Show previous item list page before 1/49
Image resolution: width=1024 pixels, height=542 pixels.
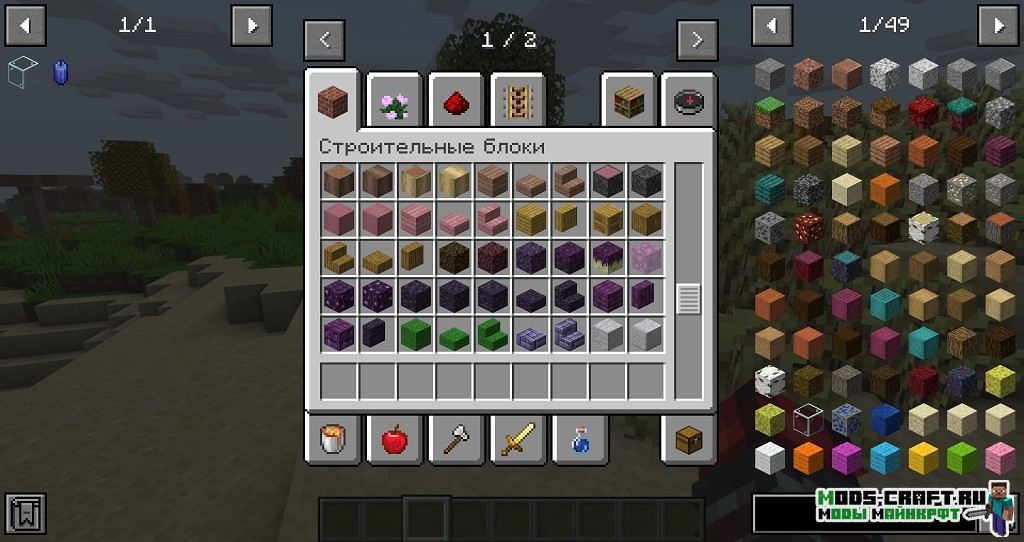click(771, 26)
